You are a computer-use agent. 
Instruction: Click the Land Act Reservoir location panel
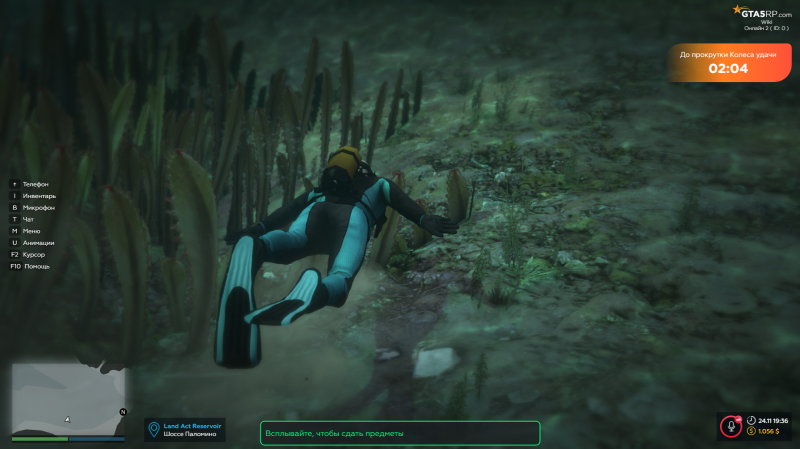click(x=186, y=429)
